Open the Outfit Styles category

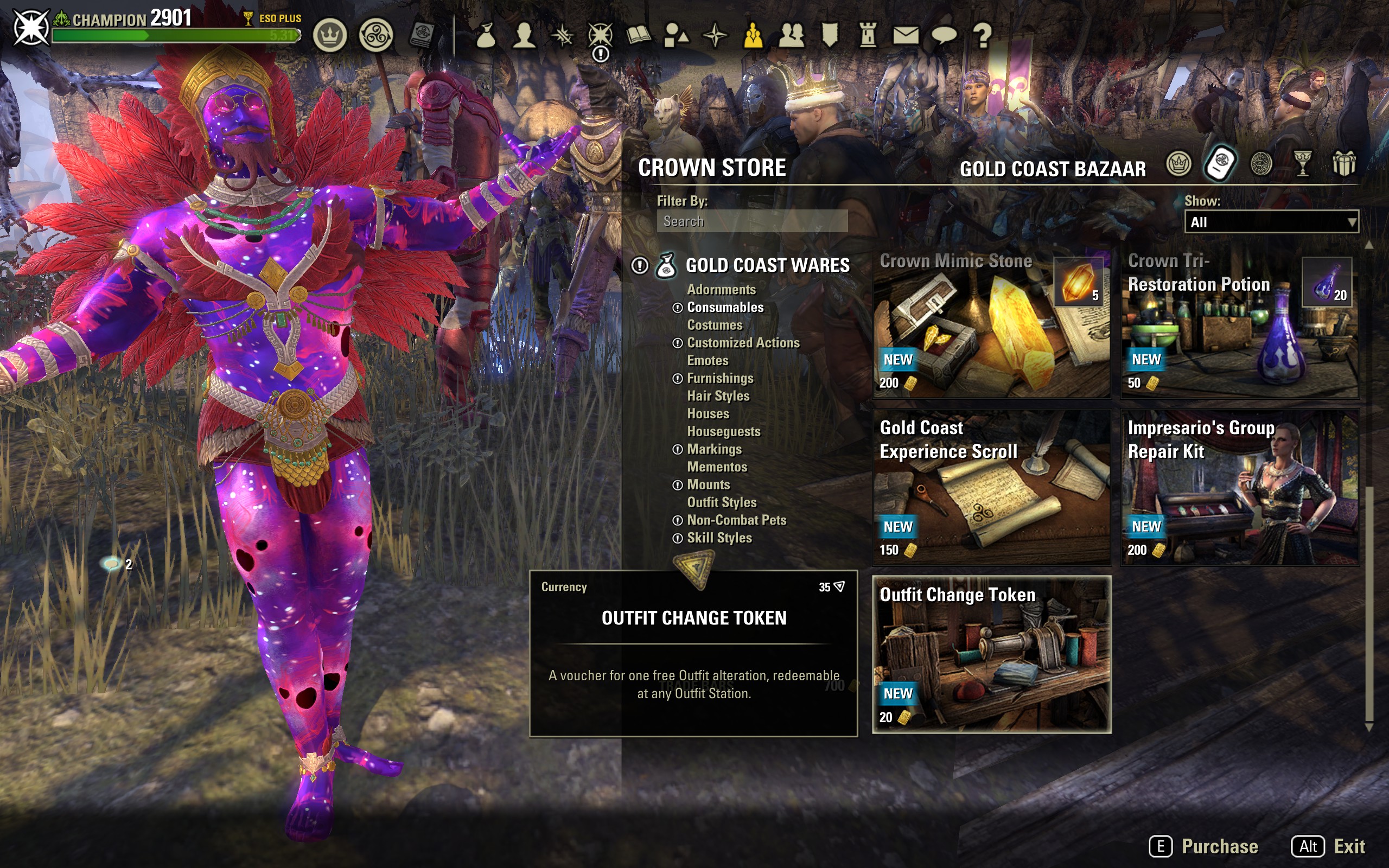point(722,502)
